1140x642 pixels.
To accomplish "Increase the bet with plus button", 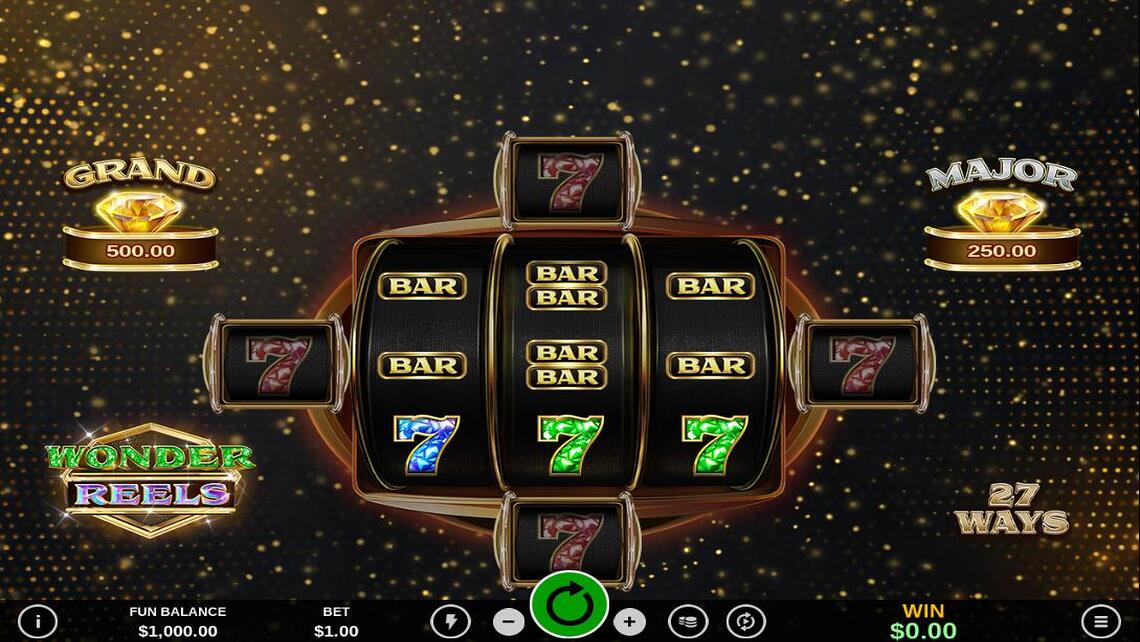I will coord(629,622).
